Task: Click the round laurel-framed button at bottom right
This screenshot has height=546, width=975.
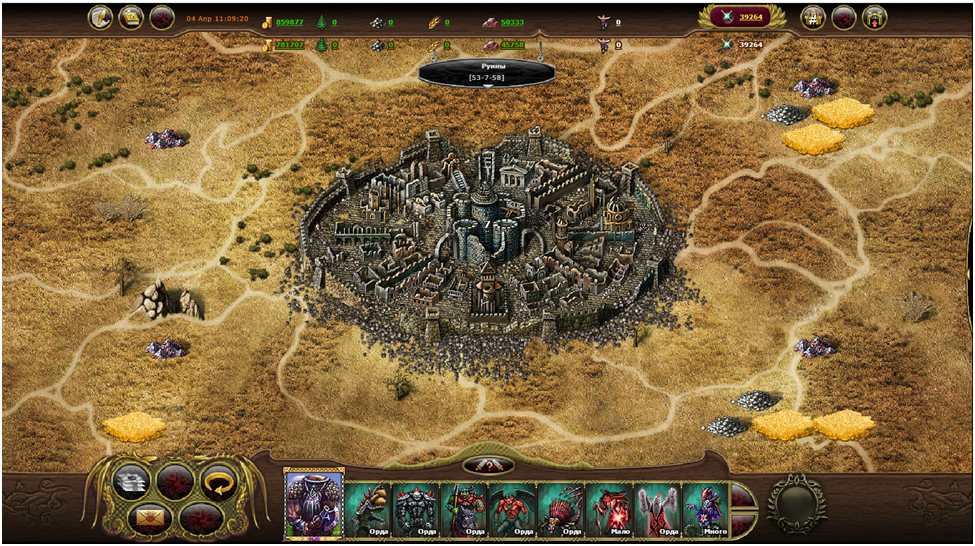Action: (796, 502)
